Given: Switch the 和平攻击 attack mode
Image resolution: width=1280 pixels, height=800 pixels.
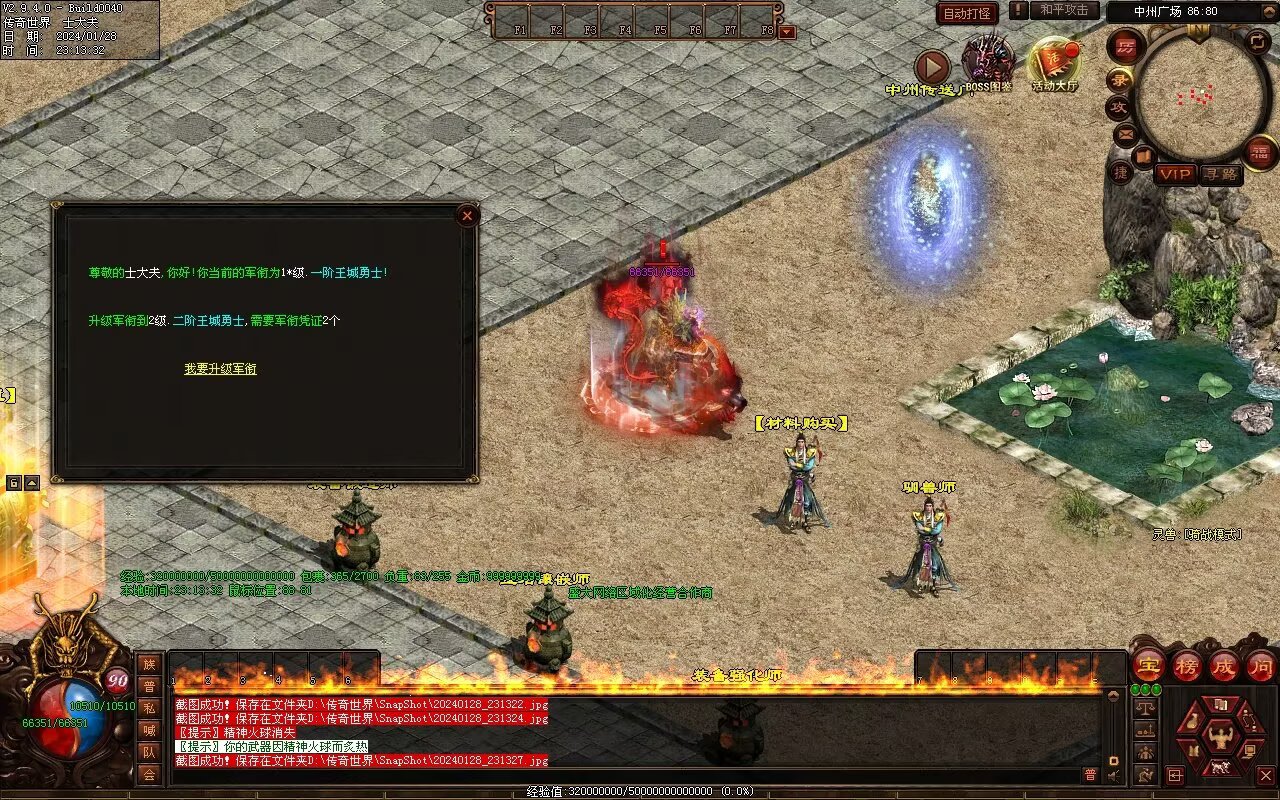Looking at the screenshot, I should 1063,10.
